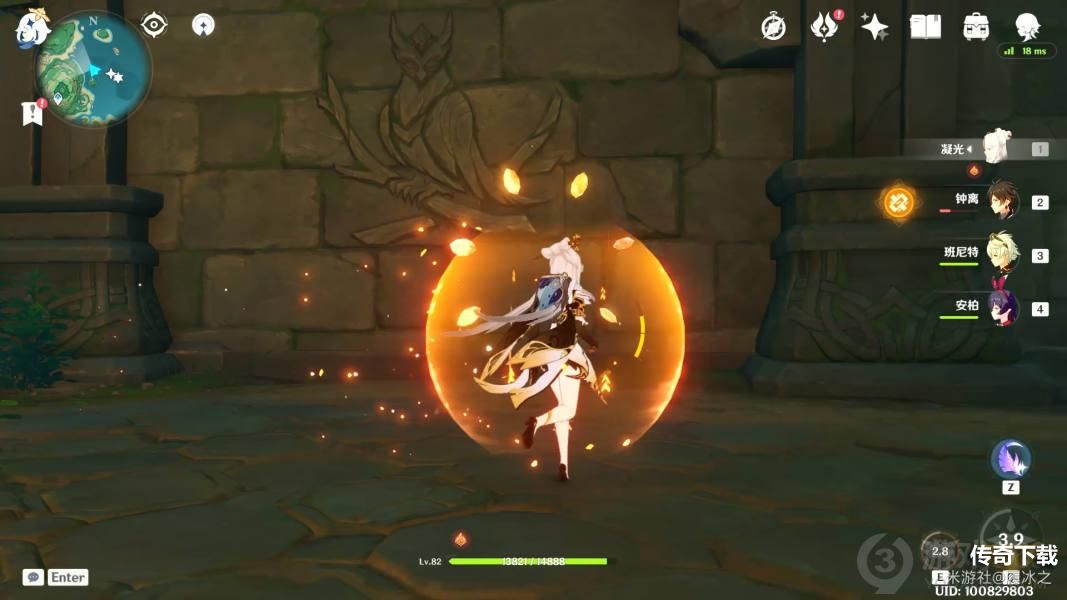
Task: Open the chat speech bubble icon
Action: [33, 577]
